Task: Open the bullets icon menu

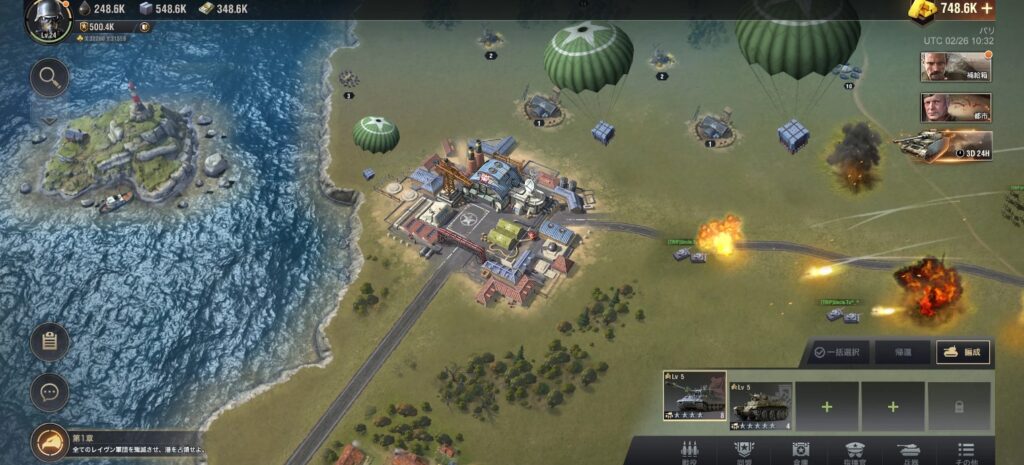Action: coord(688,451)
